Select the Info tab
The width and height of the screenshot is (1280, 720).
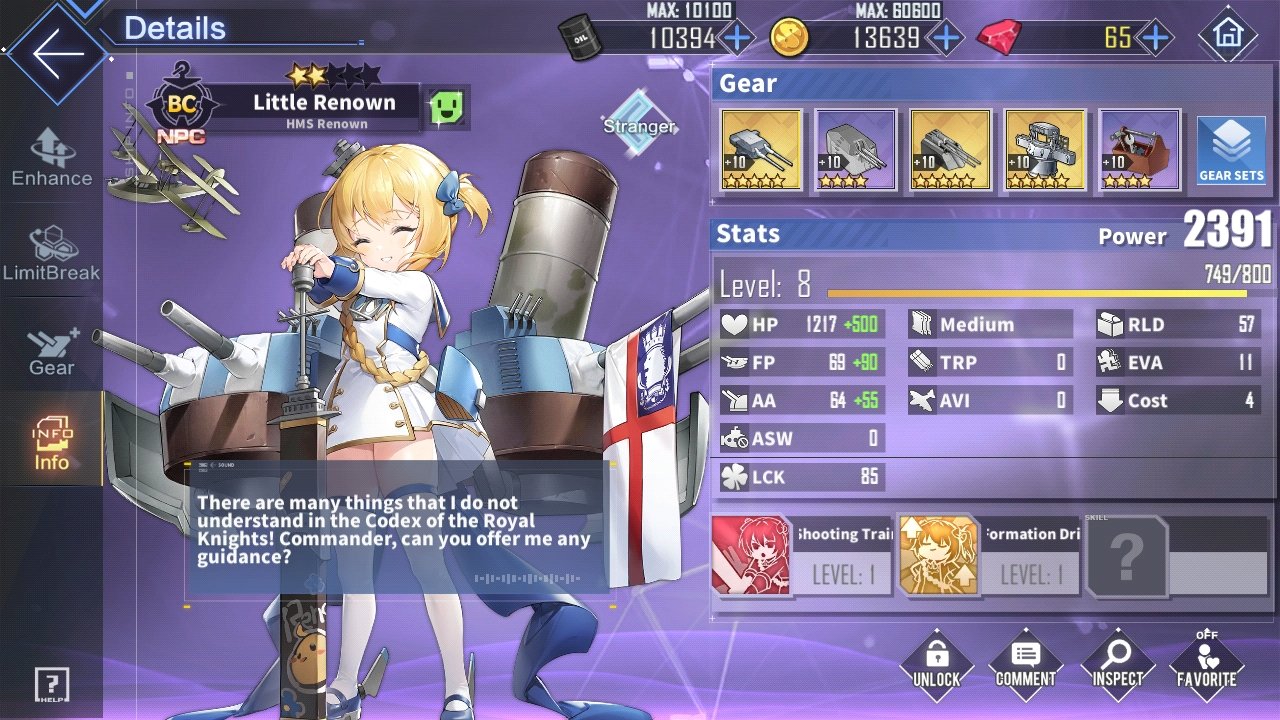(52, 443)
